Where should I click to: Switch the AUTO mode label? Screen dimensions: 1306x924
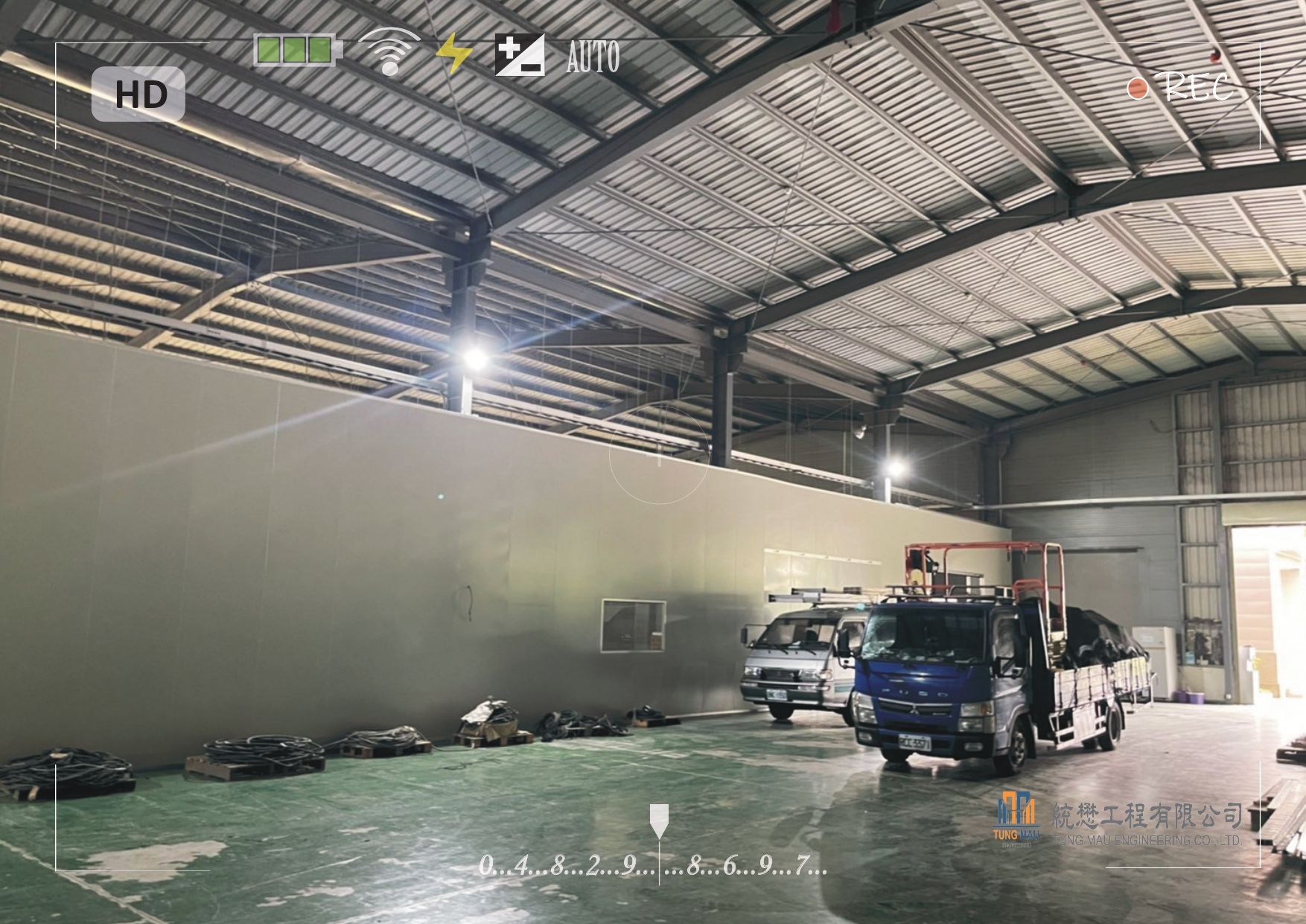point(593,57)
